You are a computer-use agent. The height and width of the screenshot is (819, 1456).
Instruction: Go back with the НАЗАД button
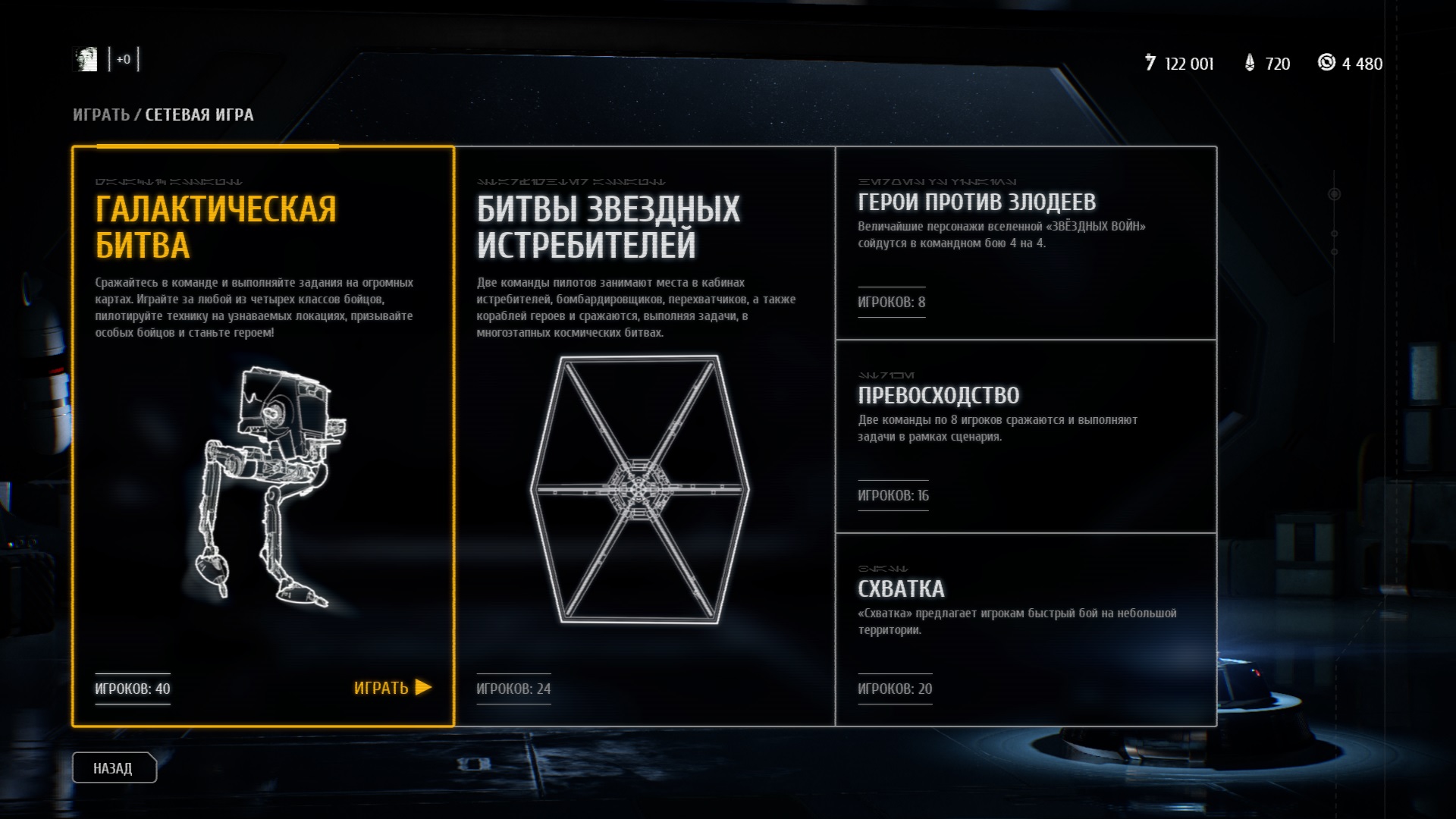click(x=114, y=768)
